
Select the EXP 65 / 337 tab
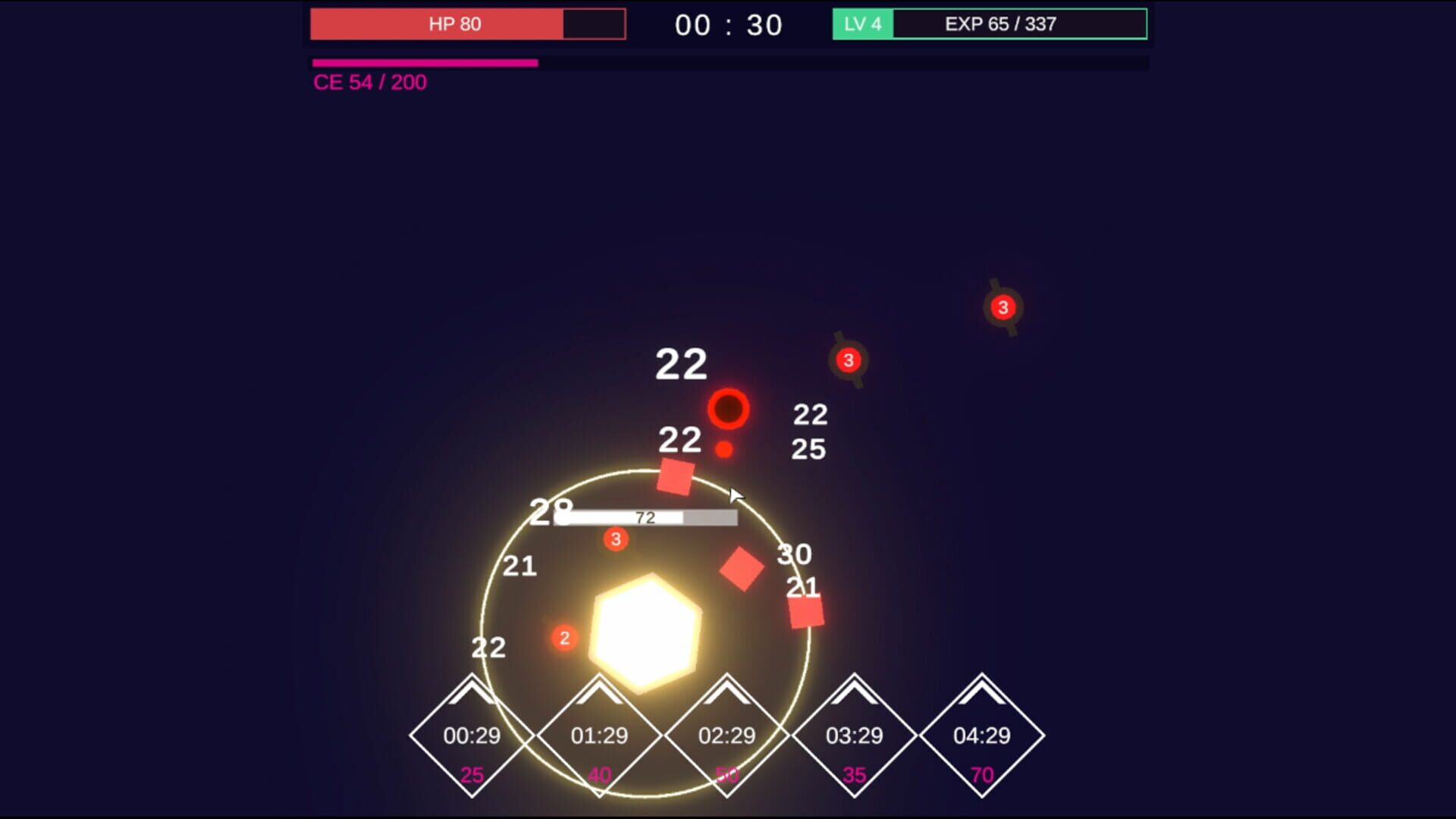pyautogui.click(x=999, y=24)
